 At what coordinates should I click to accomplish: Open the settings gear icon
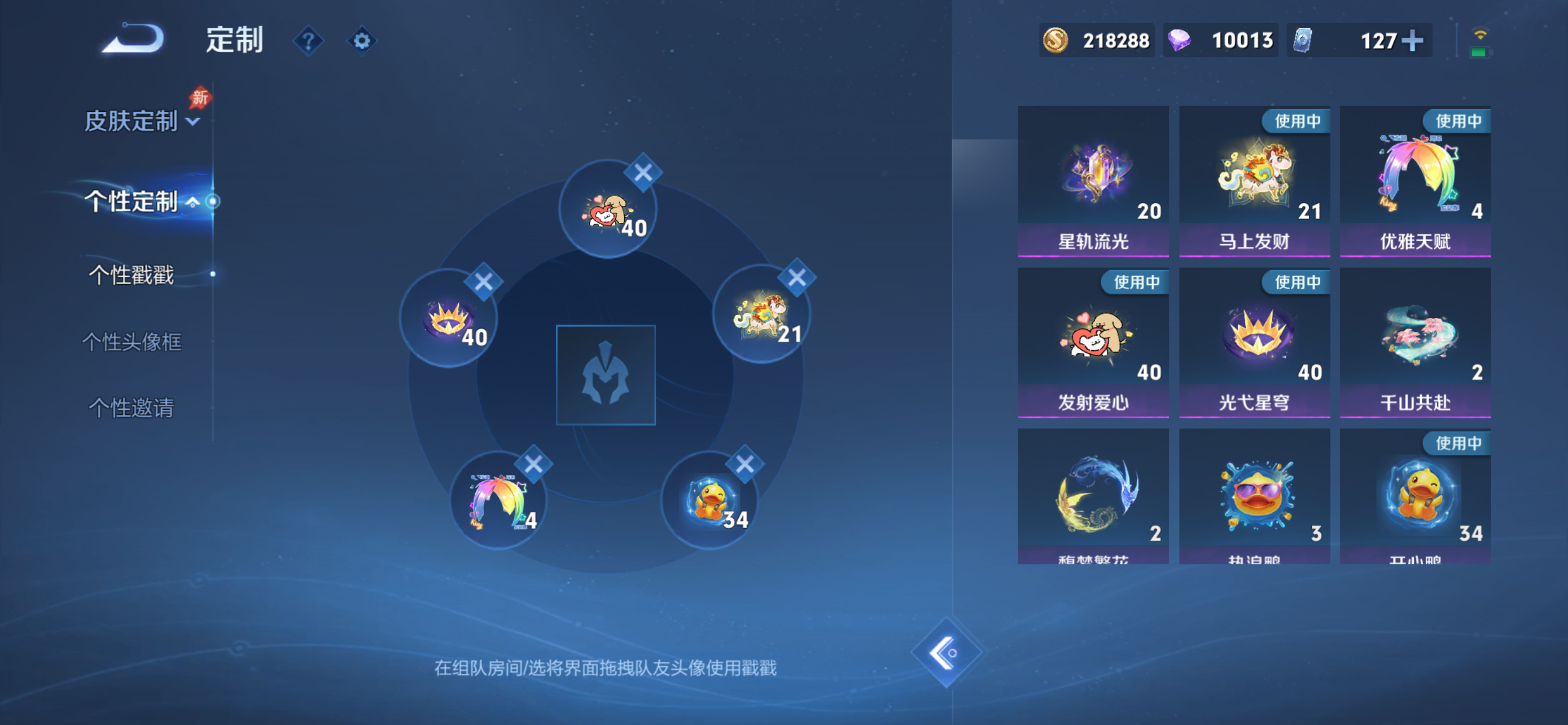pos(362,40)
